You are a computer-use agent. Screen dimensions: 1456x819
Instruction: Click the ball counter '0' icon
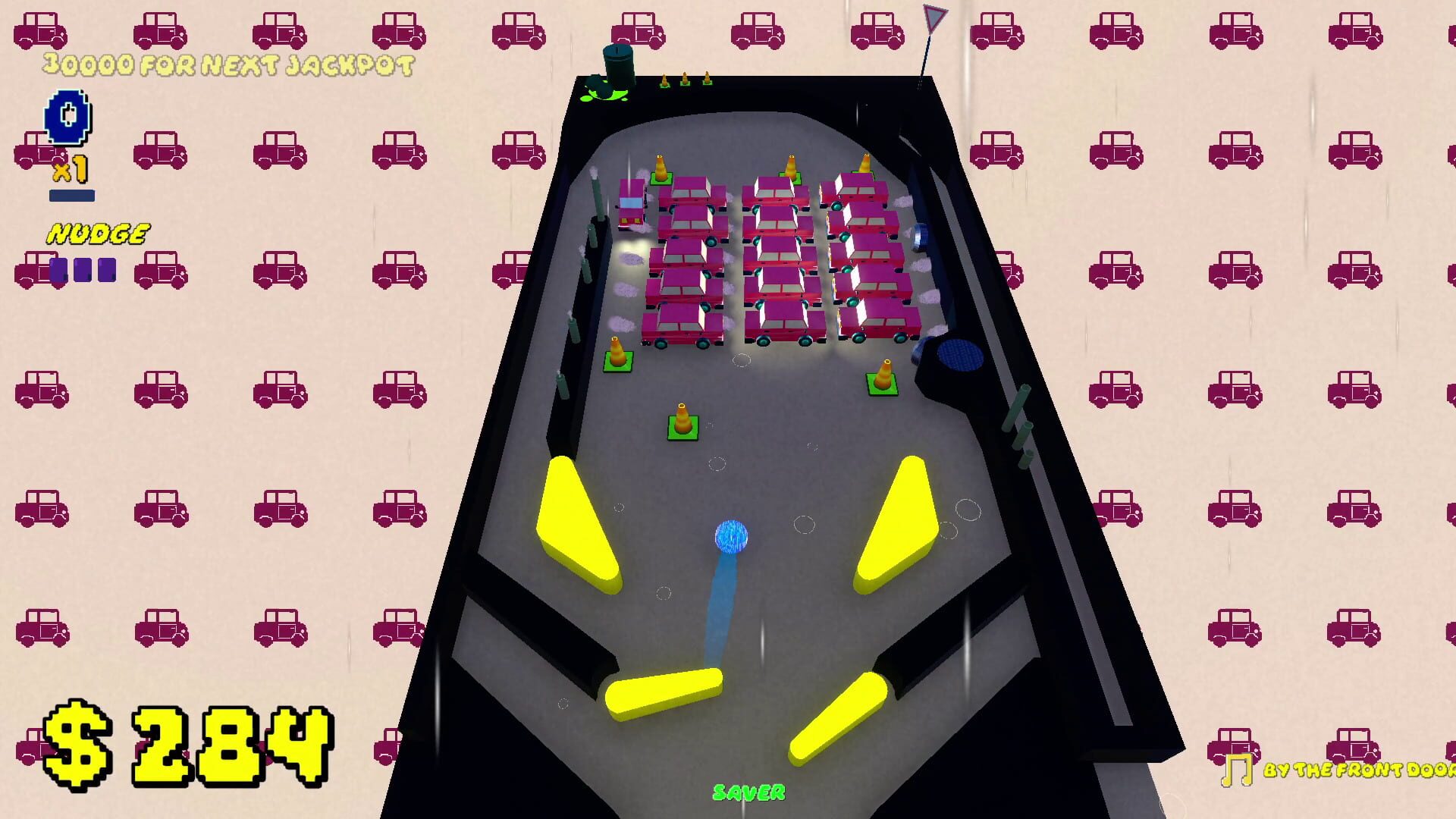(x=67, y=115)
